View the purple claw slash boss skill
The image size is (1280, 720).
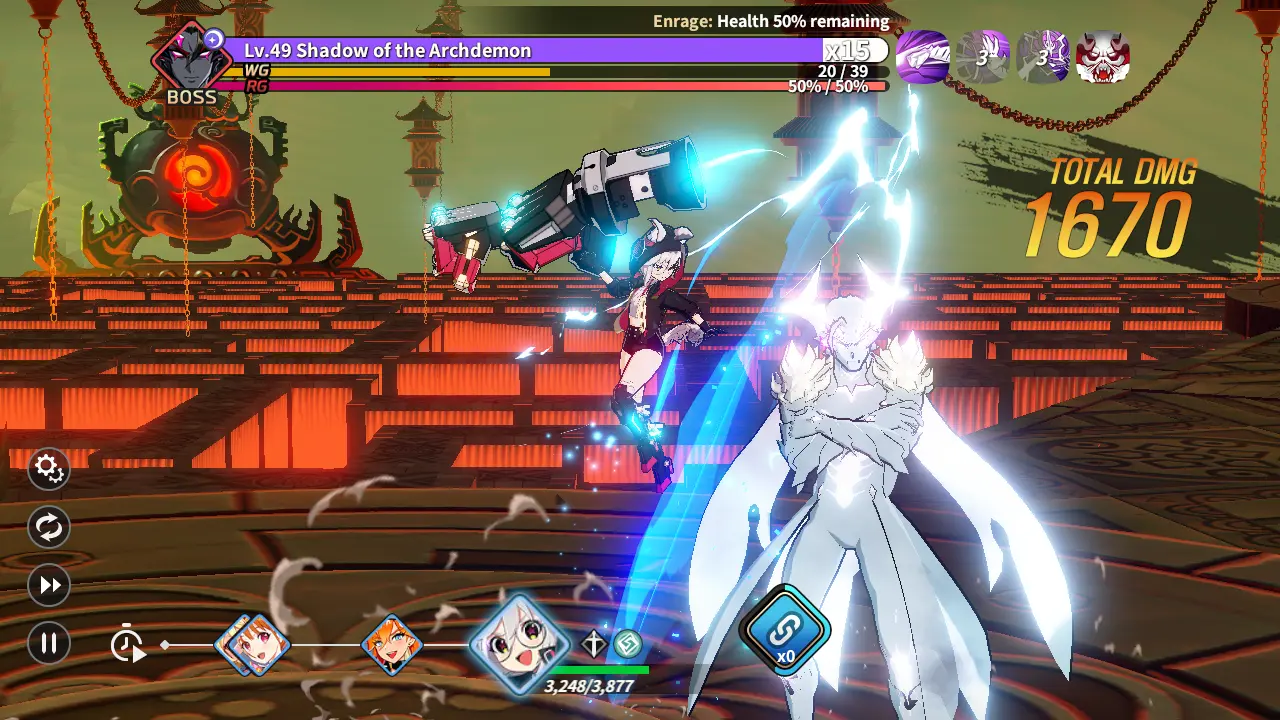922,56
